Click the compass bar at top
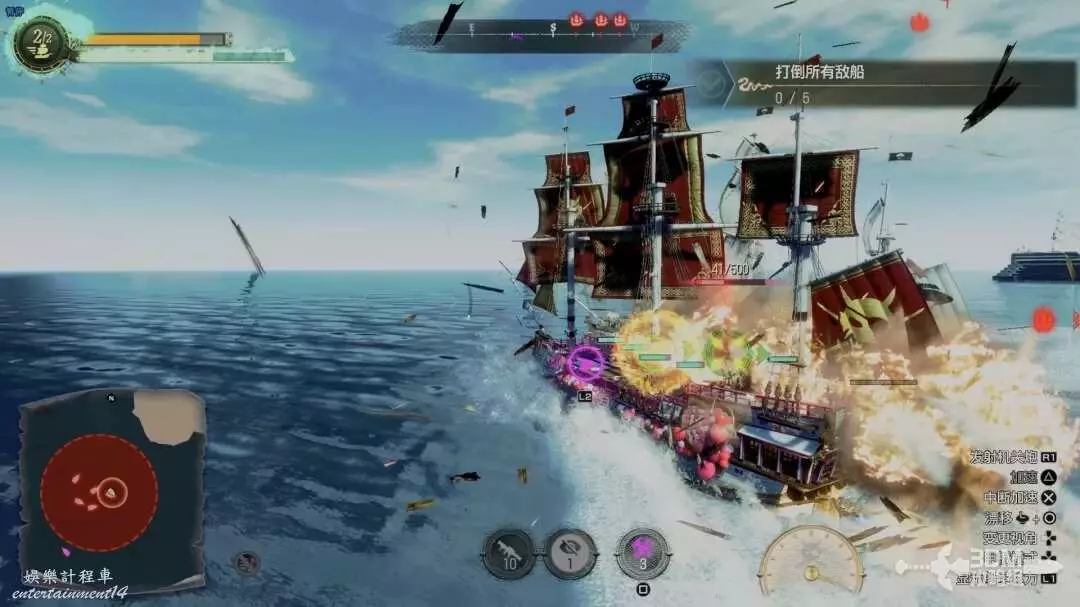Image resolution: width=1080 pixels, height=607 pixels. coord(542,34)
